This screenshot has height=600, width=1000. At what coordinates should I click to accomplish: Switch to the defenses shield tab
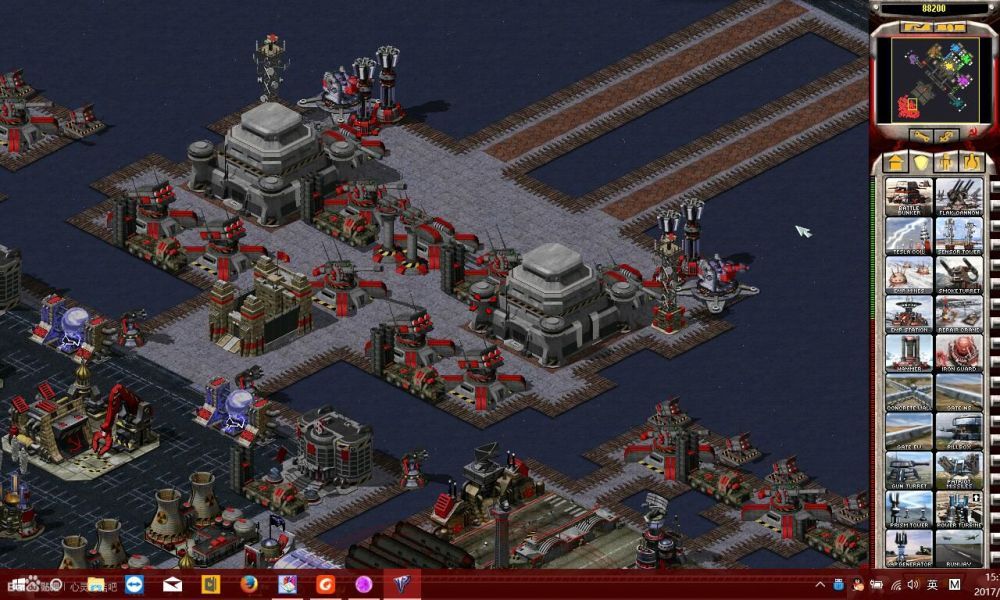click(x=921, y=162)
